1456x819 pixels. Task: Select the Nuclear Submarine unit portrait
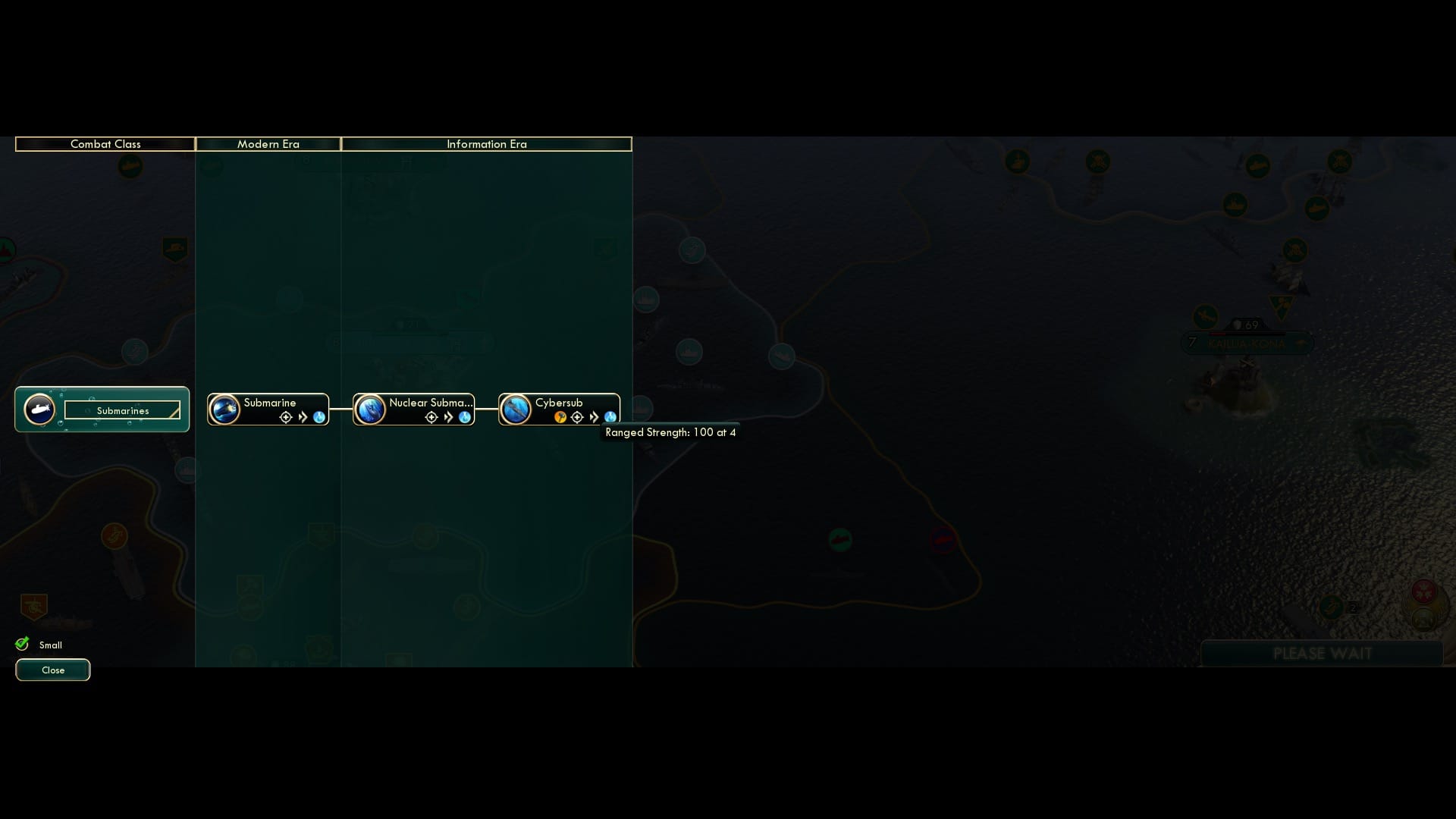coord(369,409)
